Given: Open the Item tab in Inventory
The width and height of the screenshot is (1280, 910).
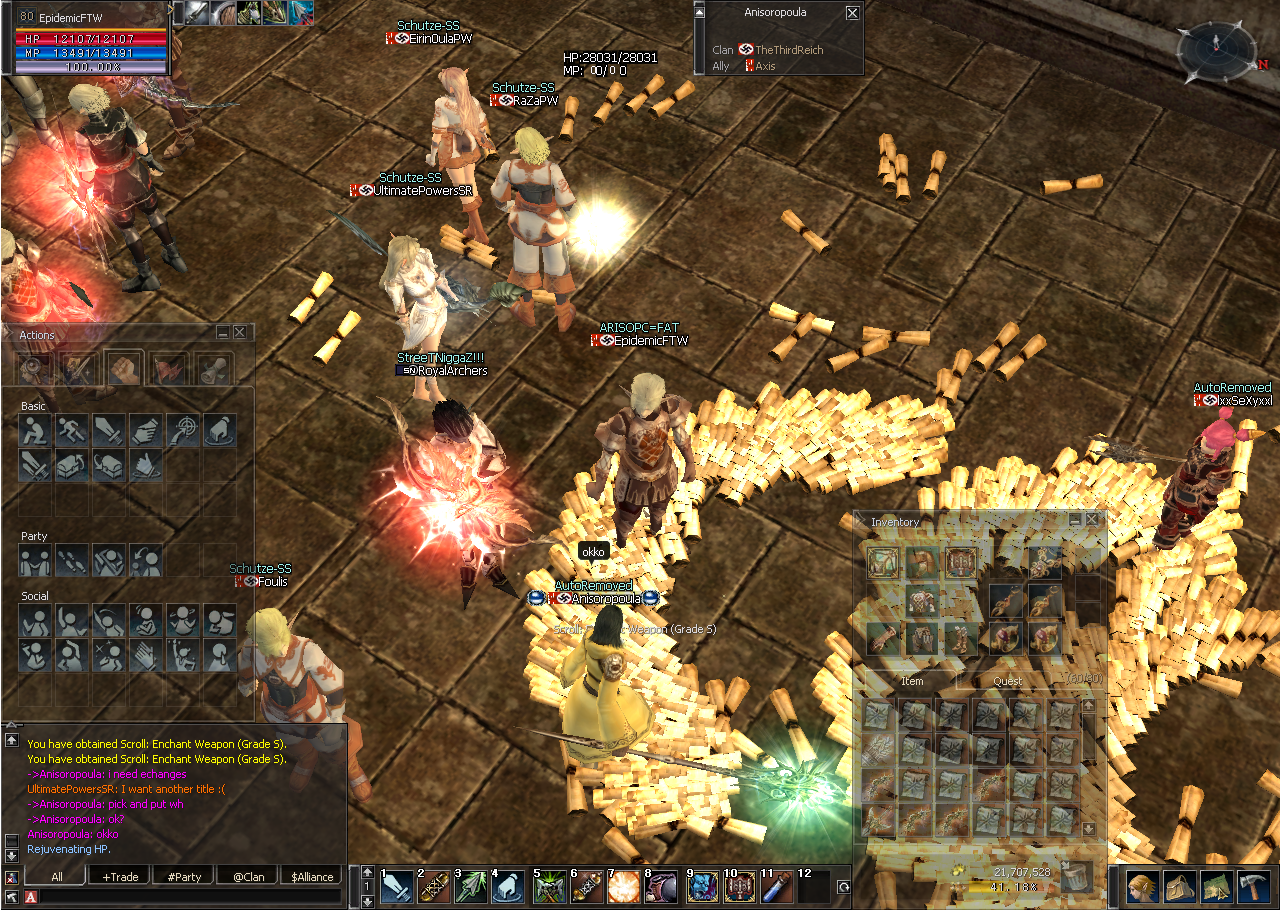Looking at the screenshot, I should (x=911, y=681).
